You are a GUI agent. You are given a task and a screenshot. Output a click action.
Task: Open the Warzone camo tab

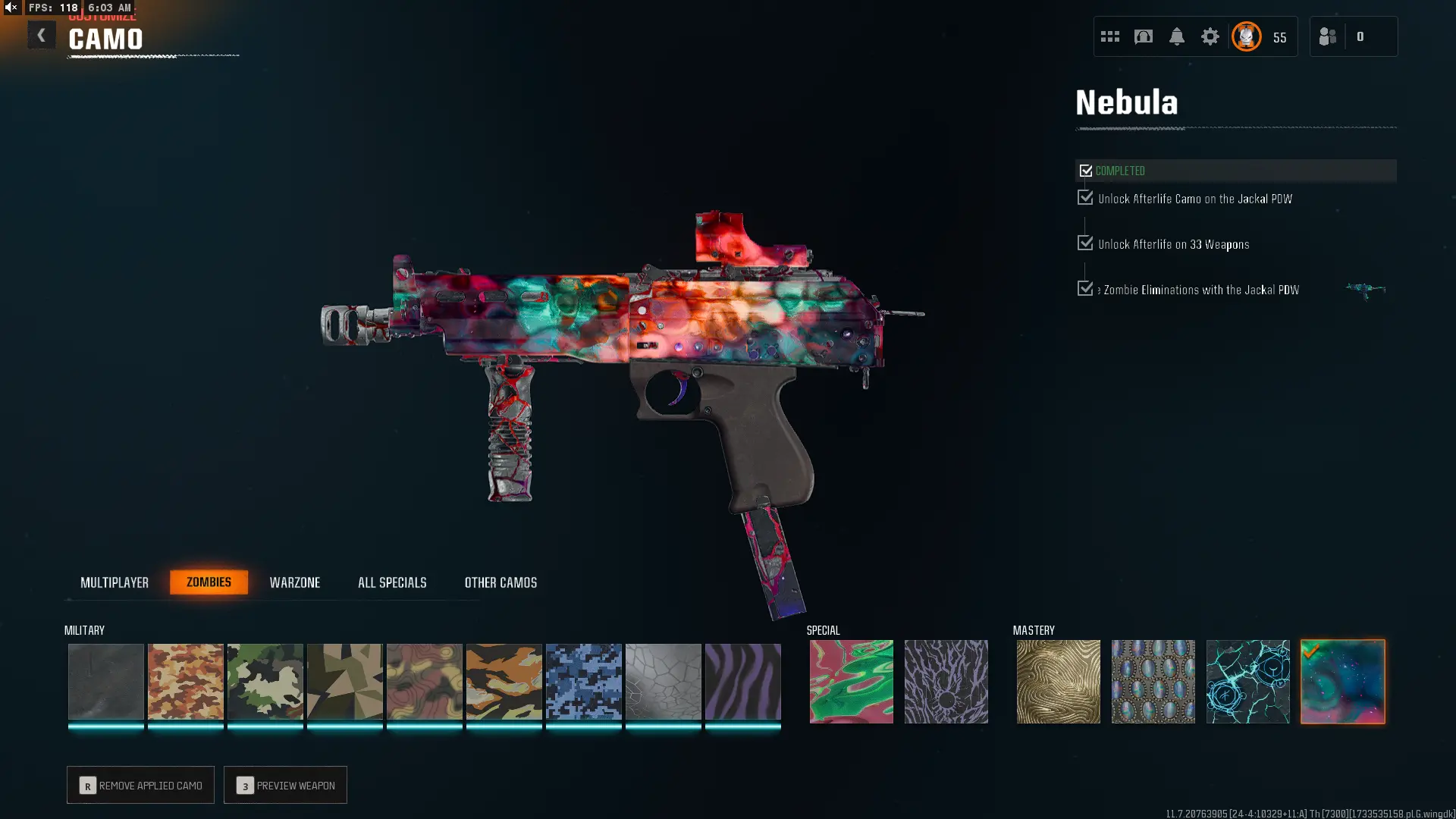coord(295,582)
